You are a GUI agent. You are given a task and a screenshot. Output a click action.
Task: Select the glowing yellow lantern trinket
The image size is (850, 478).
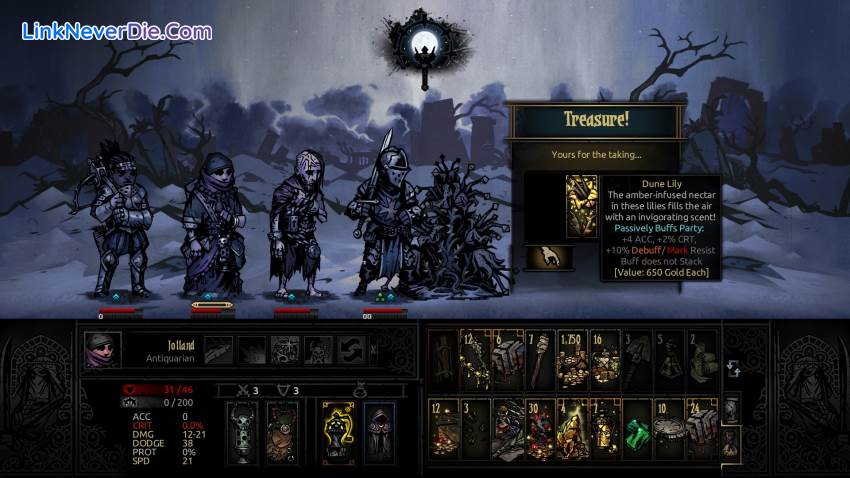(337, 431)
